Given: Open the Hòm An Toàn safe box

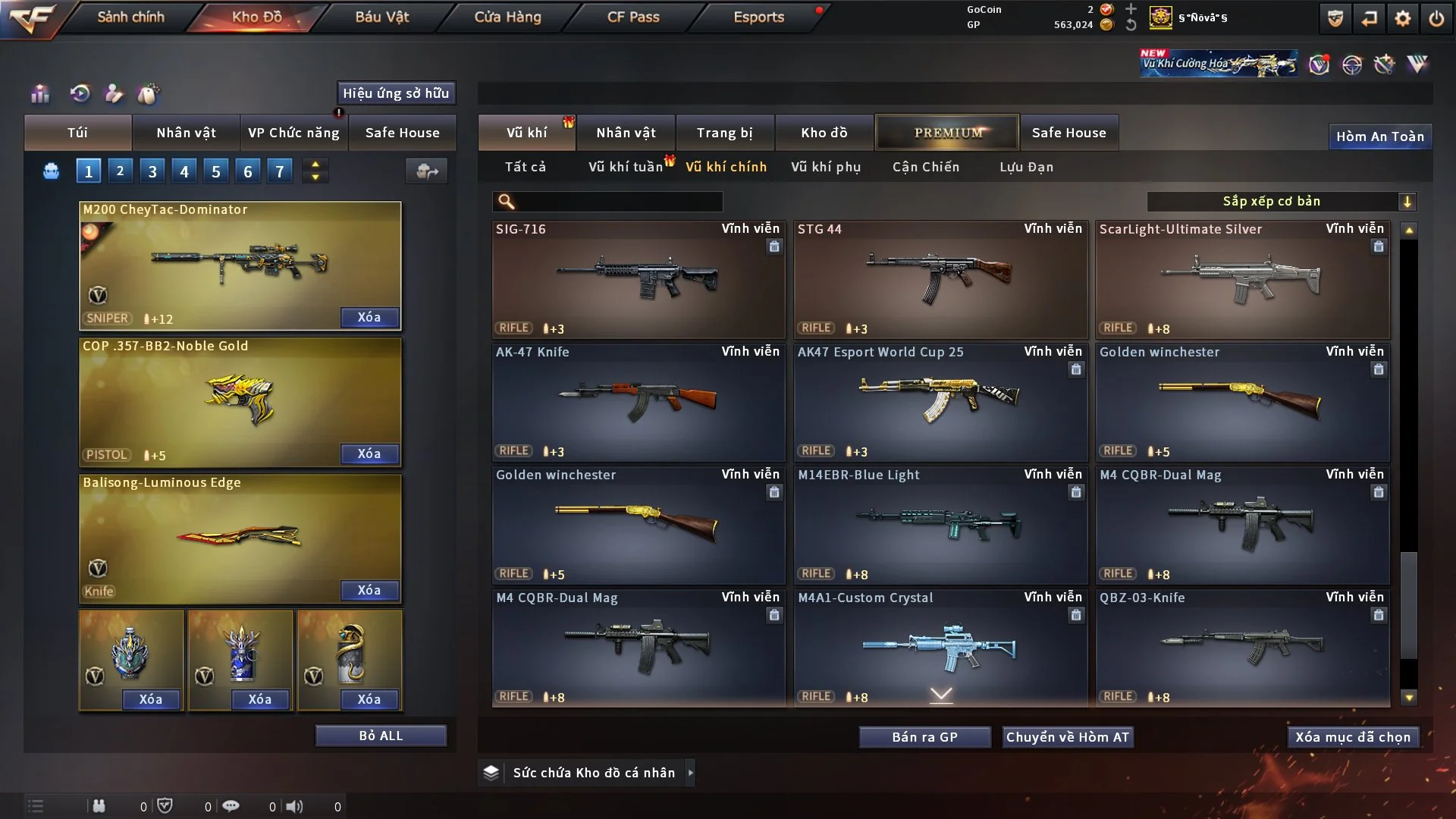Looking at the screenshot, I should click(1379, 136).
